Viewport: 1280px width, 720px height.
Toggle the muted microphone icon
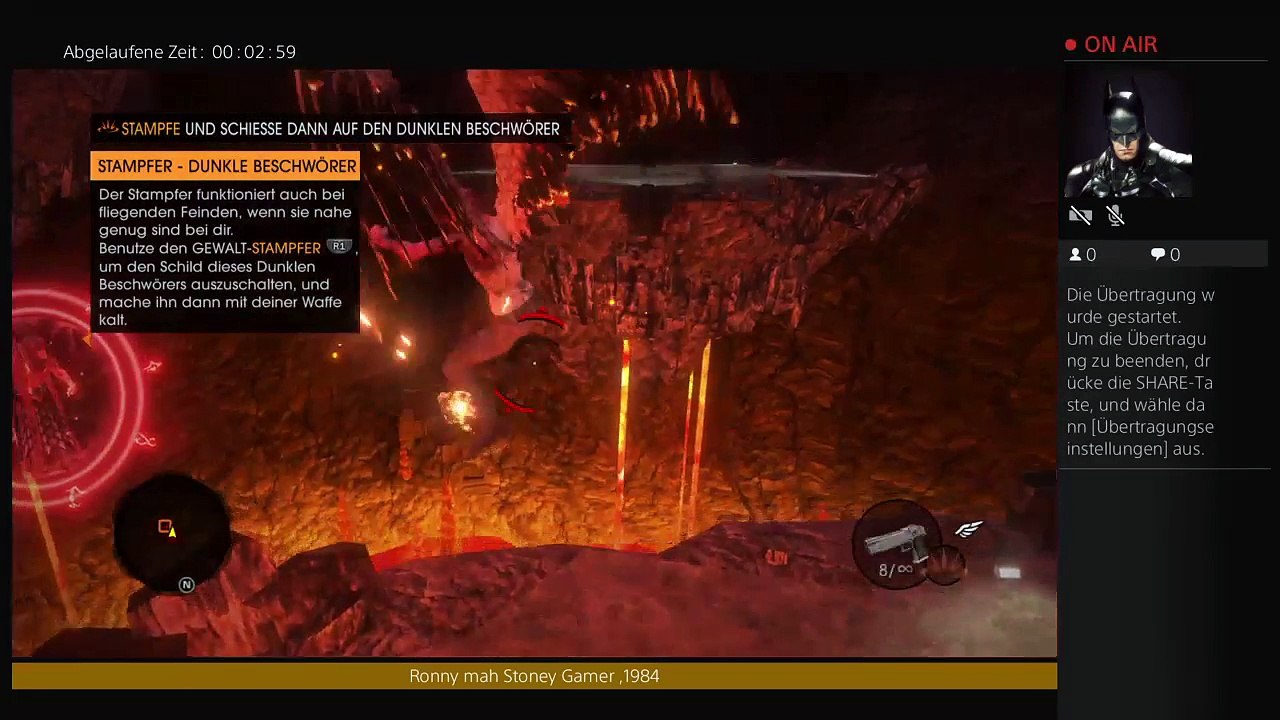[x=1116, y=215]
